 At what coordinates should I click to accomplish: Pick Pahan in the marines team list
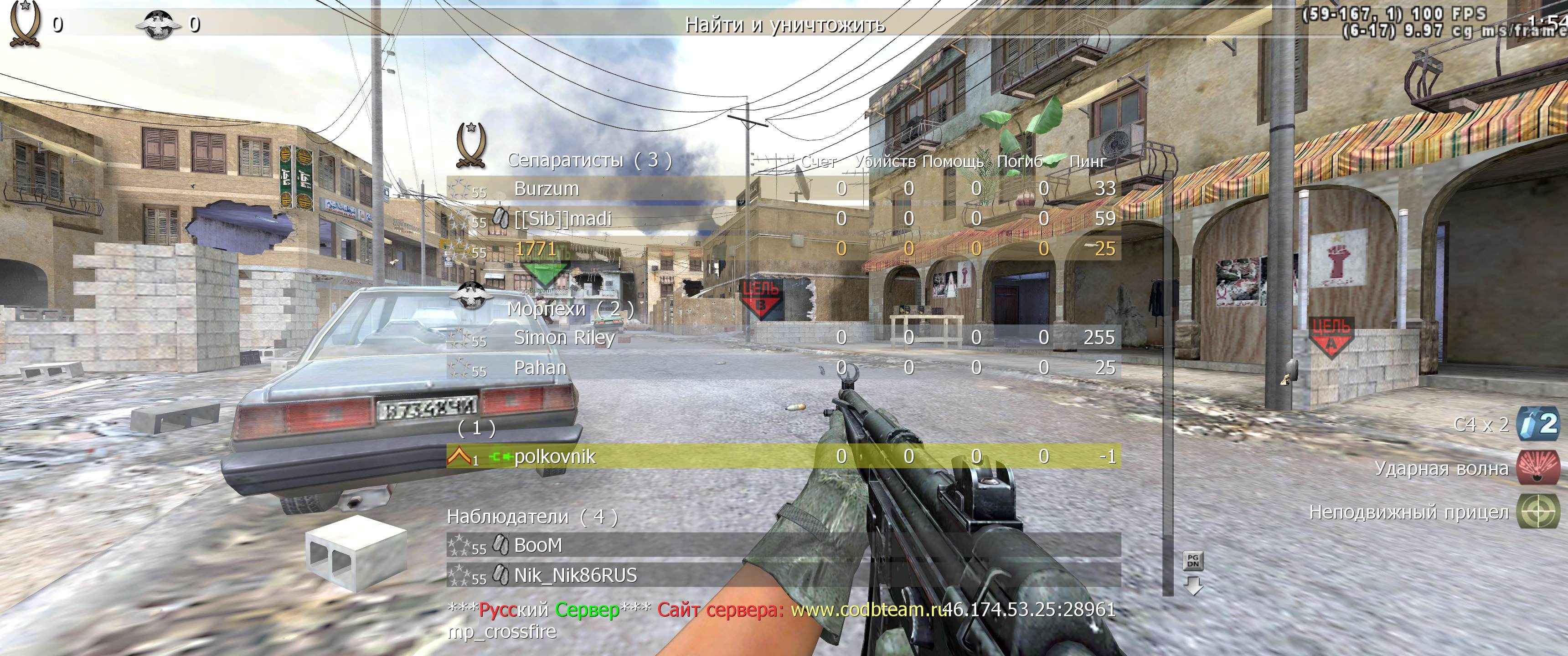[783, 368]
